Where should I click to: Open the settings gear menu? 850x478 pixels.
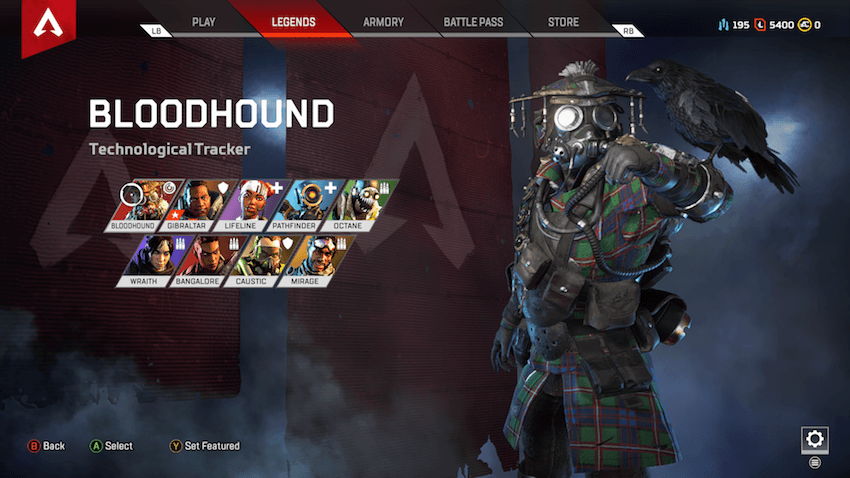click(814, 439)
